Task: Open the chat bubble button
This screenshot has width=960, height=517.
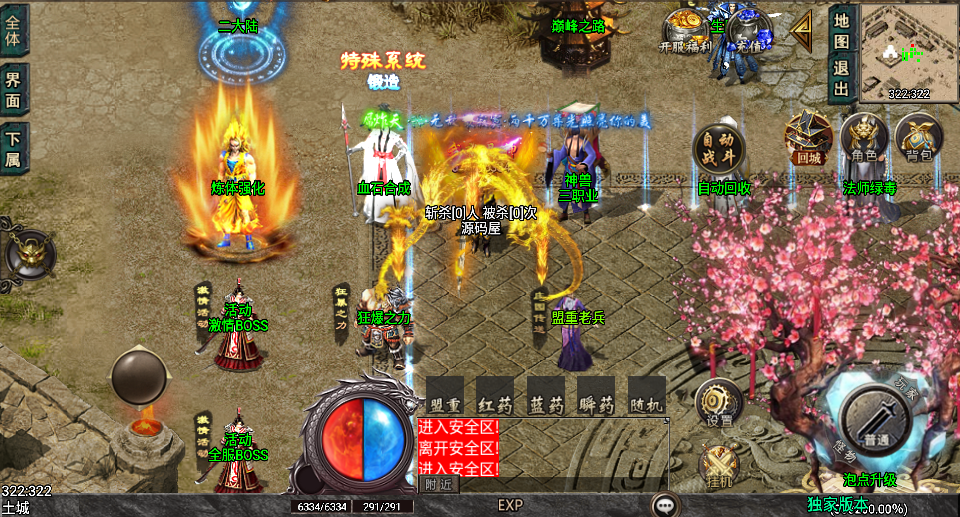Action: point(665,504)
